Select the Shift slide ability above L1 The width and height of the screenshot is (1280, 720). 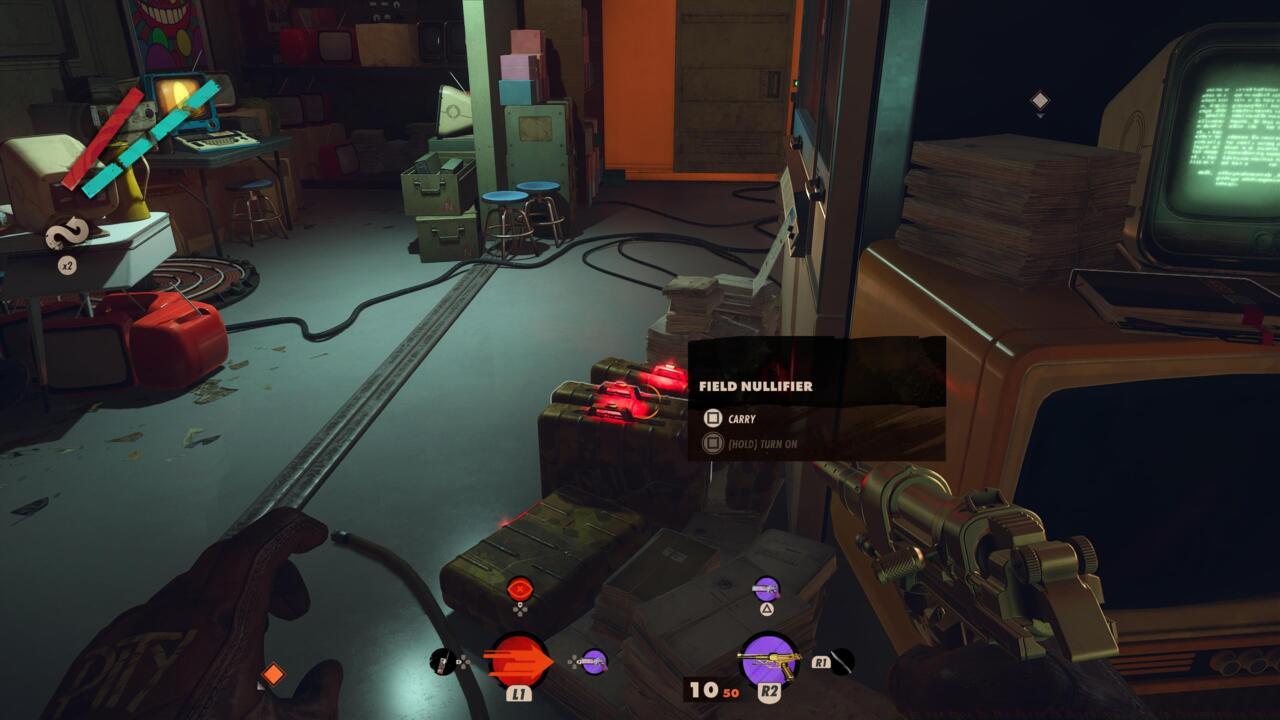[521, 658]
